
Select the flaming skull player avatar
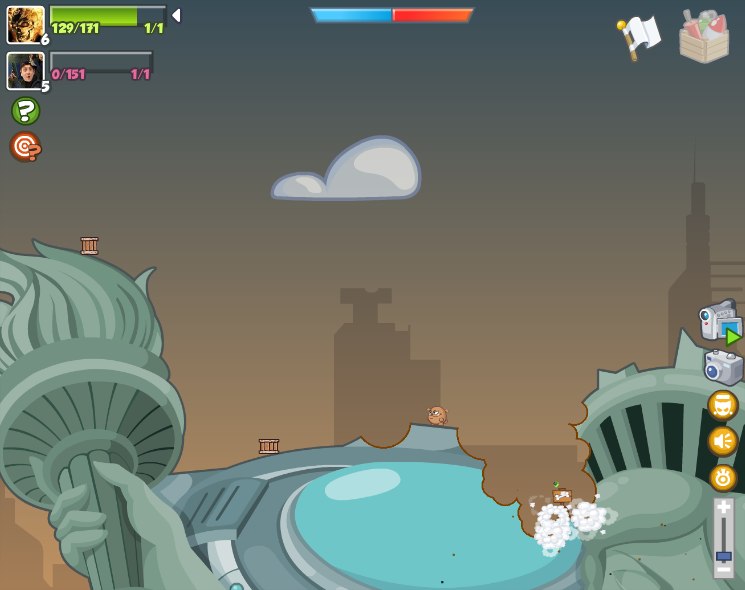[25, 24]
